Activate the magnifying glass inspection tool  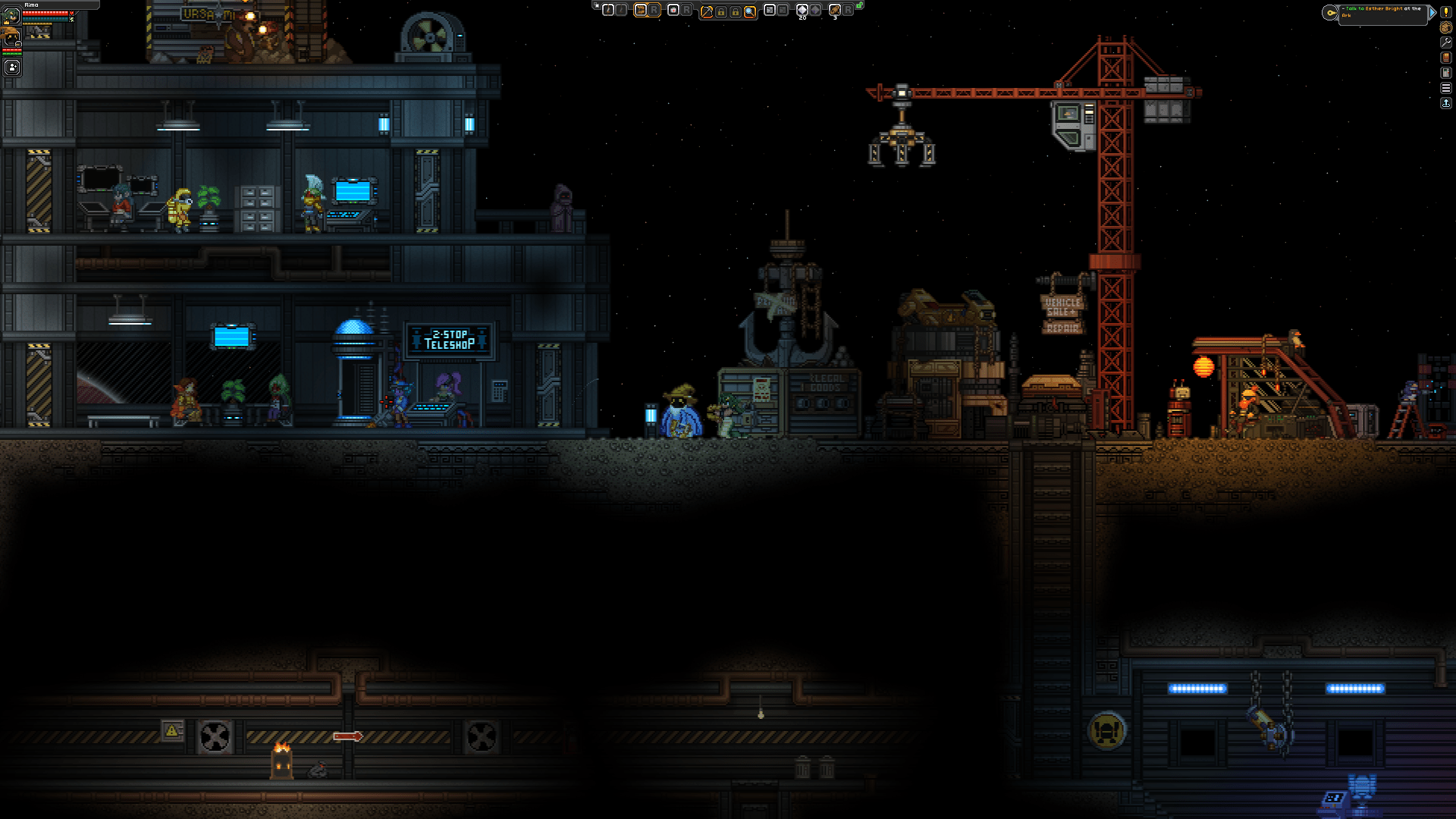coord(750,11)
